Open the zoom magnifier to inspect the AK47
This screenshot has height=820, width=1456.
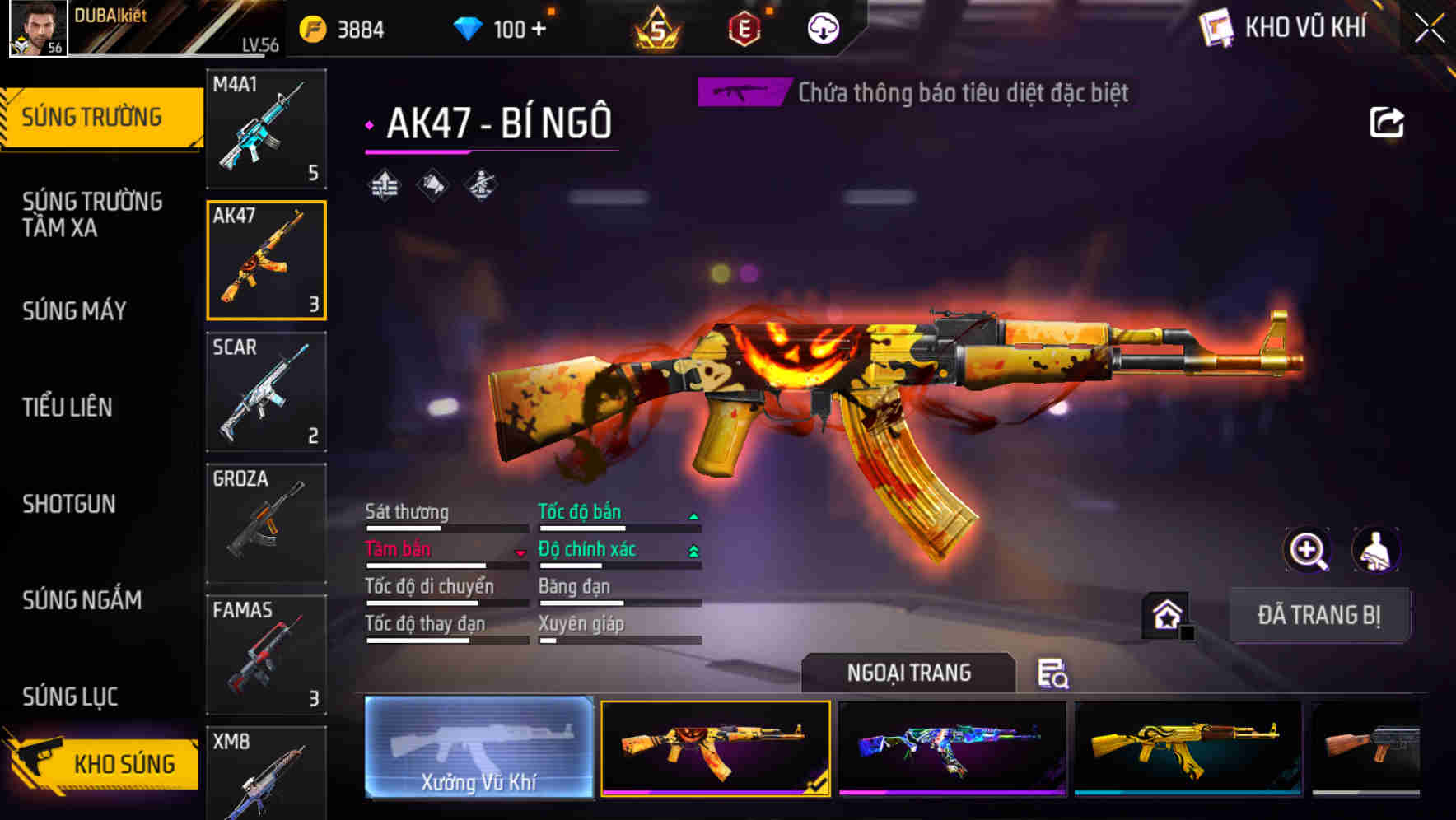click(x=1309, y=550)
